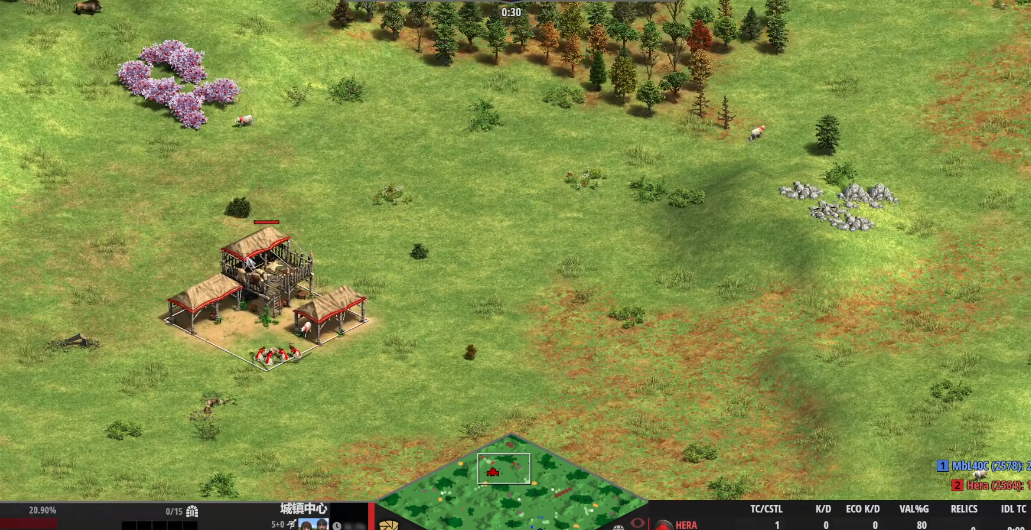Toggle the eye icon beside the minimap

(x=636, y=523)
